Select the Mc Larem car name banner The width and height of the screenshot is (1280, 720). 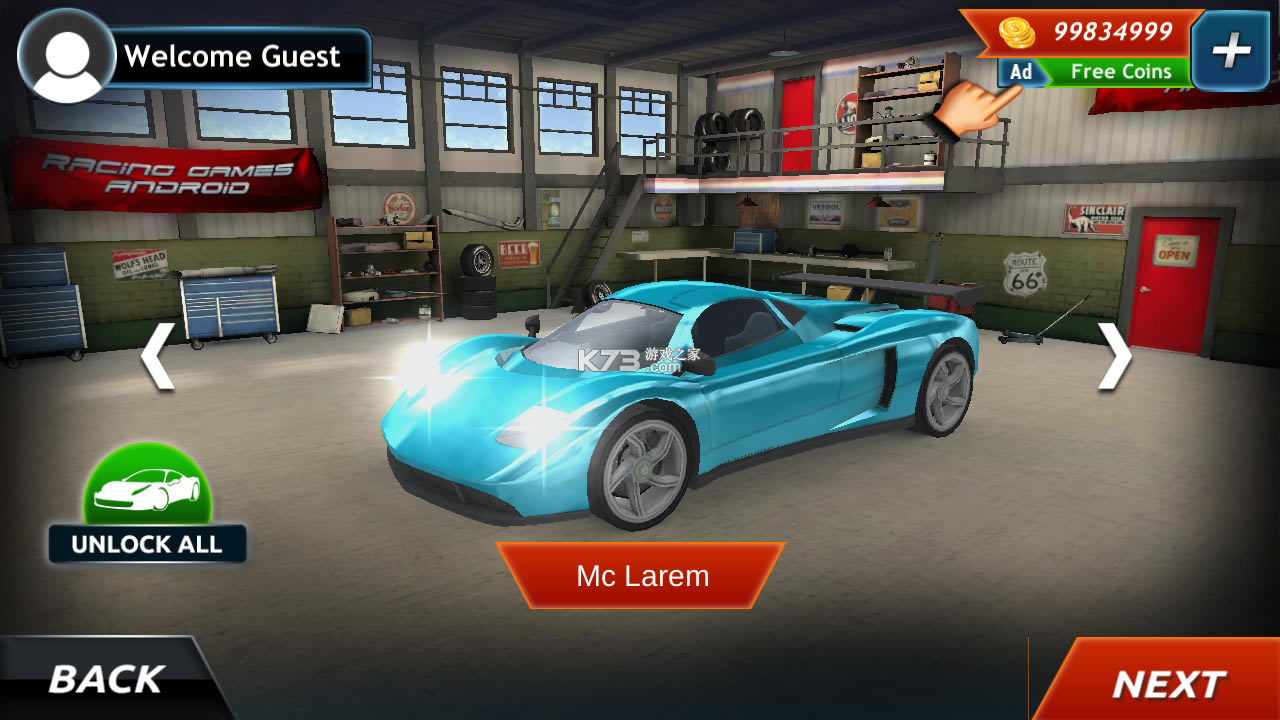(641, 576)
